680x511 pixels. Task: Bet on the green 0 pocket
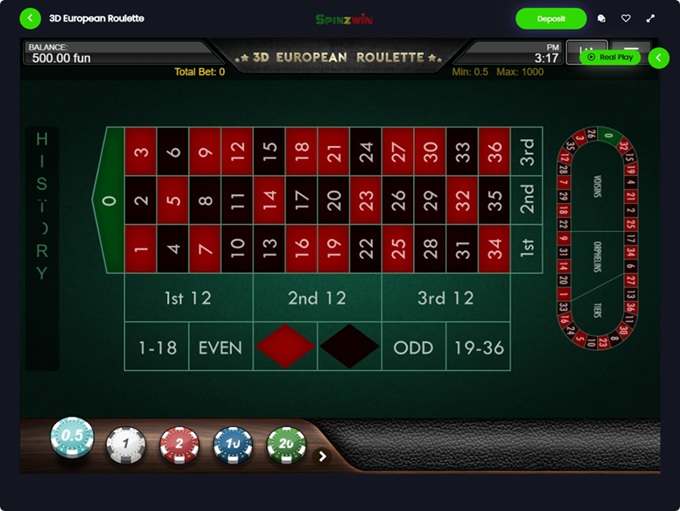(x=109, y=200)
